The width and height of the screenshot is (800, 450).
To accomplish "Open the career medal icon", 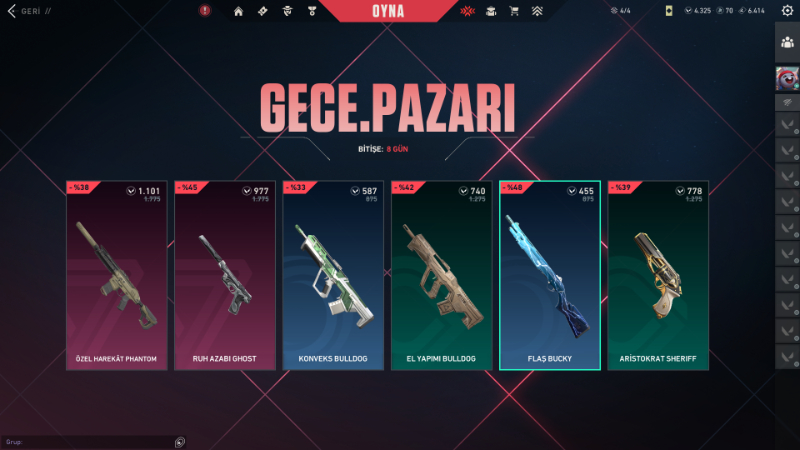I will click(311, 12).
